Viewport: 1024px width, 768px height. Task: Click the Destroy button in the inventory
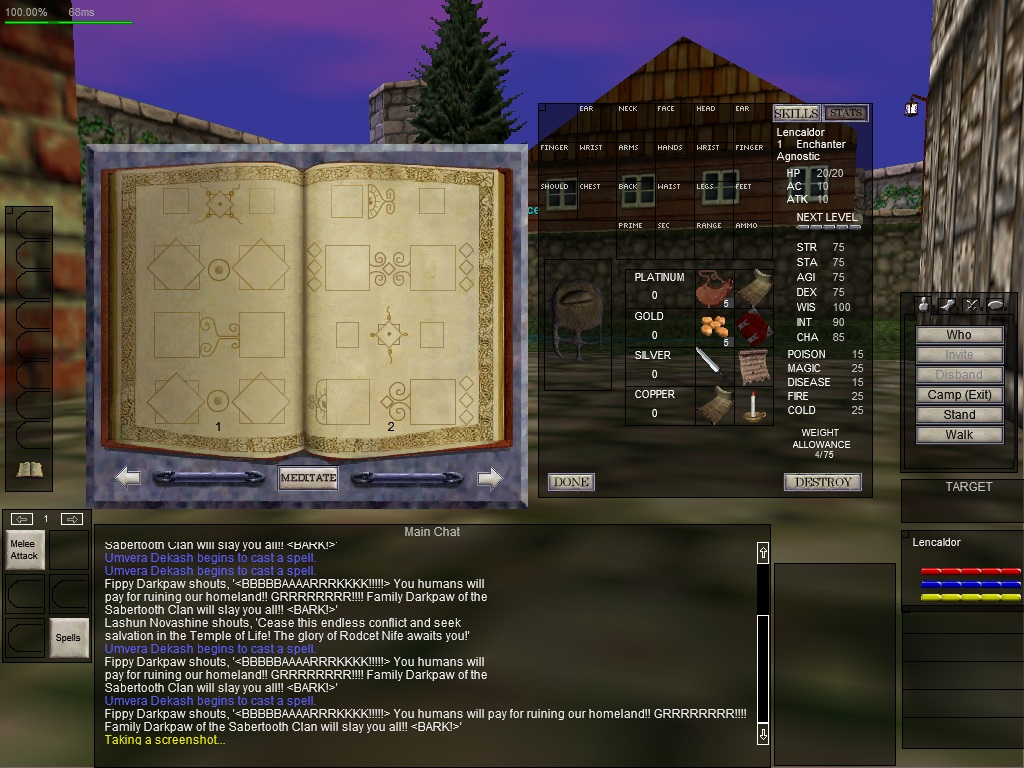pos(822,482)
